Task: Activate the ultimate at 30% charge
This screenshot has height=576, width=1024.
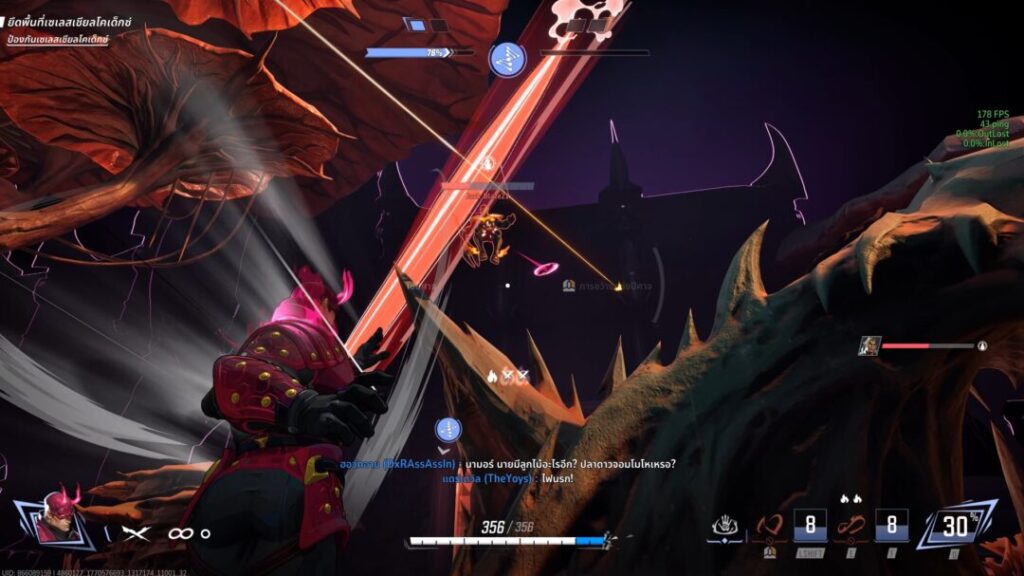Action: pos(955,525)
